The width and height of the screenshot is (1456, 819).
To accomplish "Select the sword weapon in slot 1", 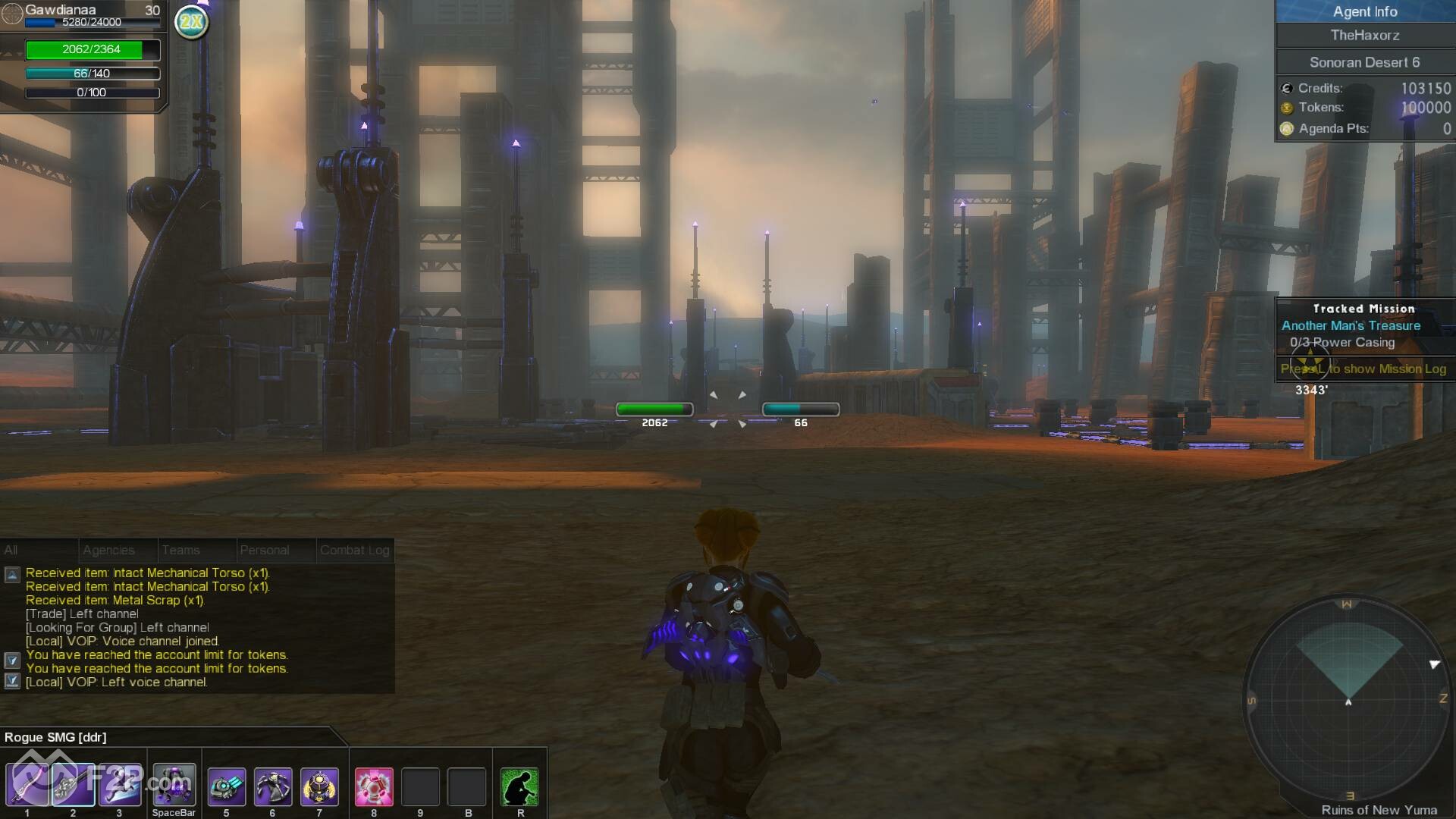I will click(27, 785).
